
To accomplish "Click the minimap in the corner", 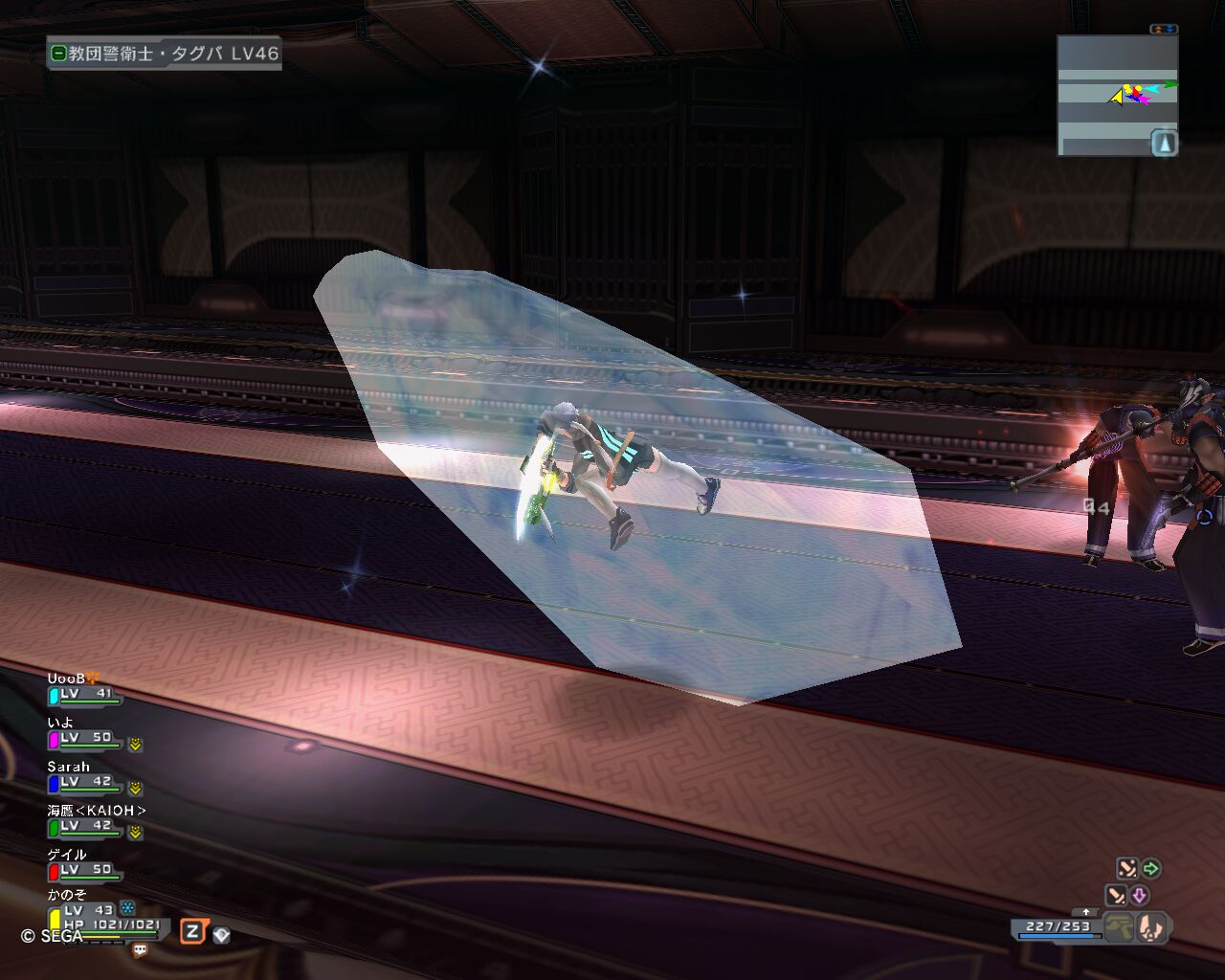I will coord(1116,96).
